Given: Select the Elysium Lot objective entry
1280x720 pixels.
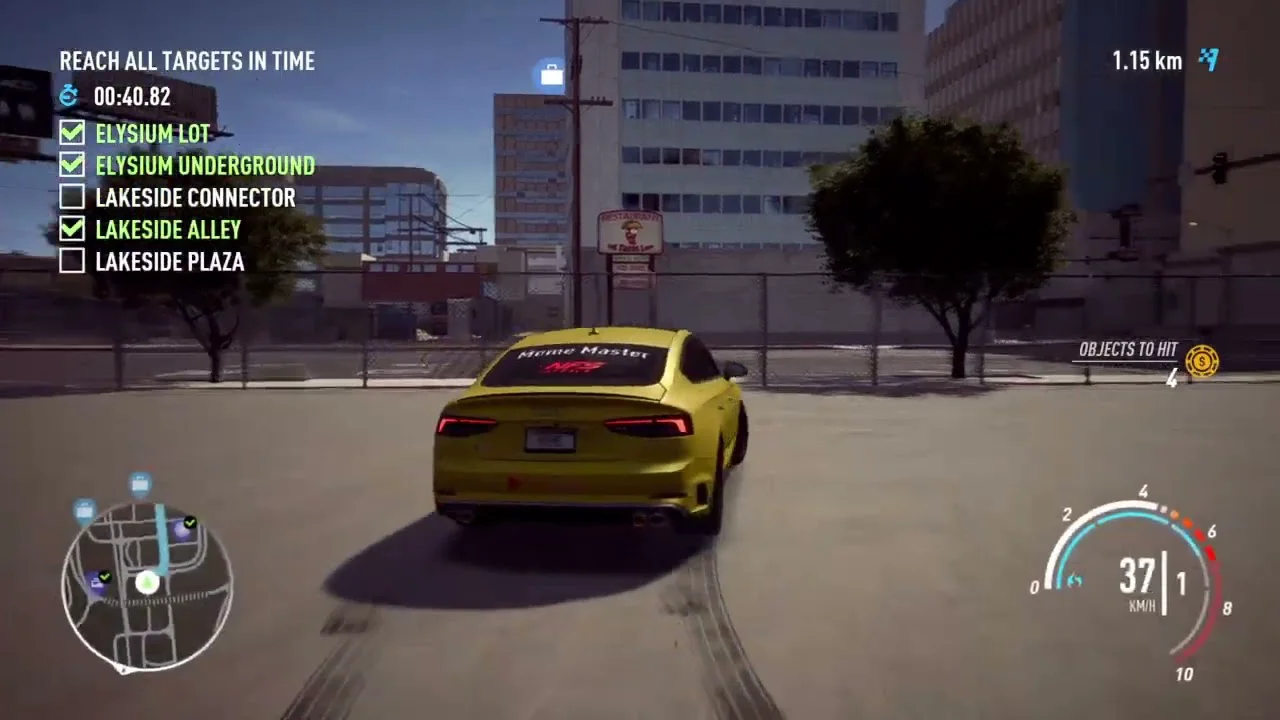Looking at the screenshot, I should click(x=153, y=134).
